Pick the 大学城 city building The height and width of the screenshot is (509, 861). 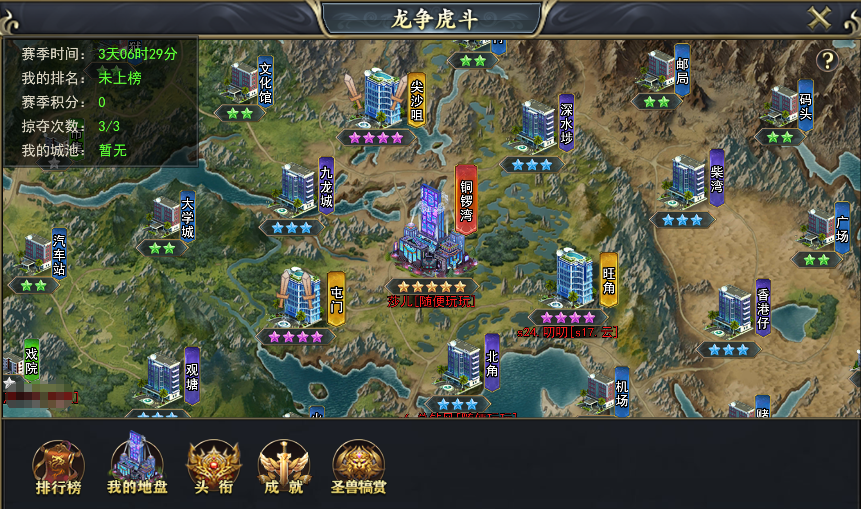click(165, 214)
